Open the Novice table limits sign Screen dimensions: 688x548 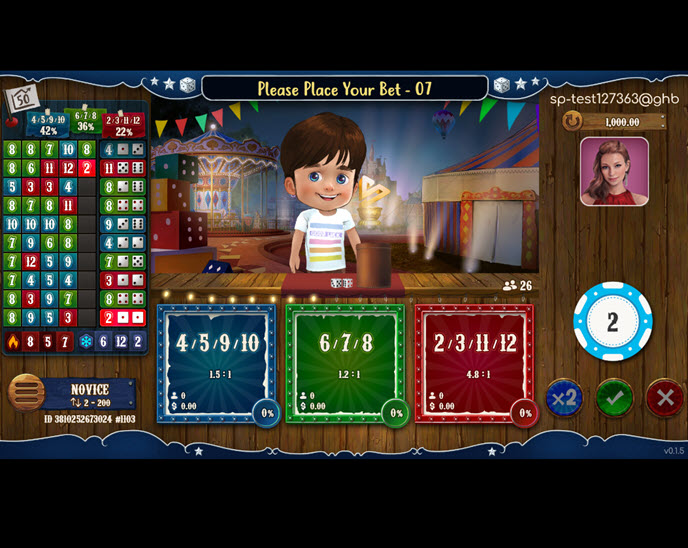90,394
